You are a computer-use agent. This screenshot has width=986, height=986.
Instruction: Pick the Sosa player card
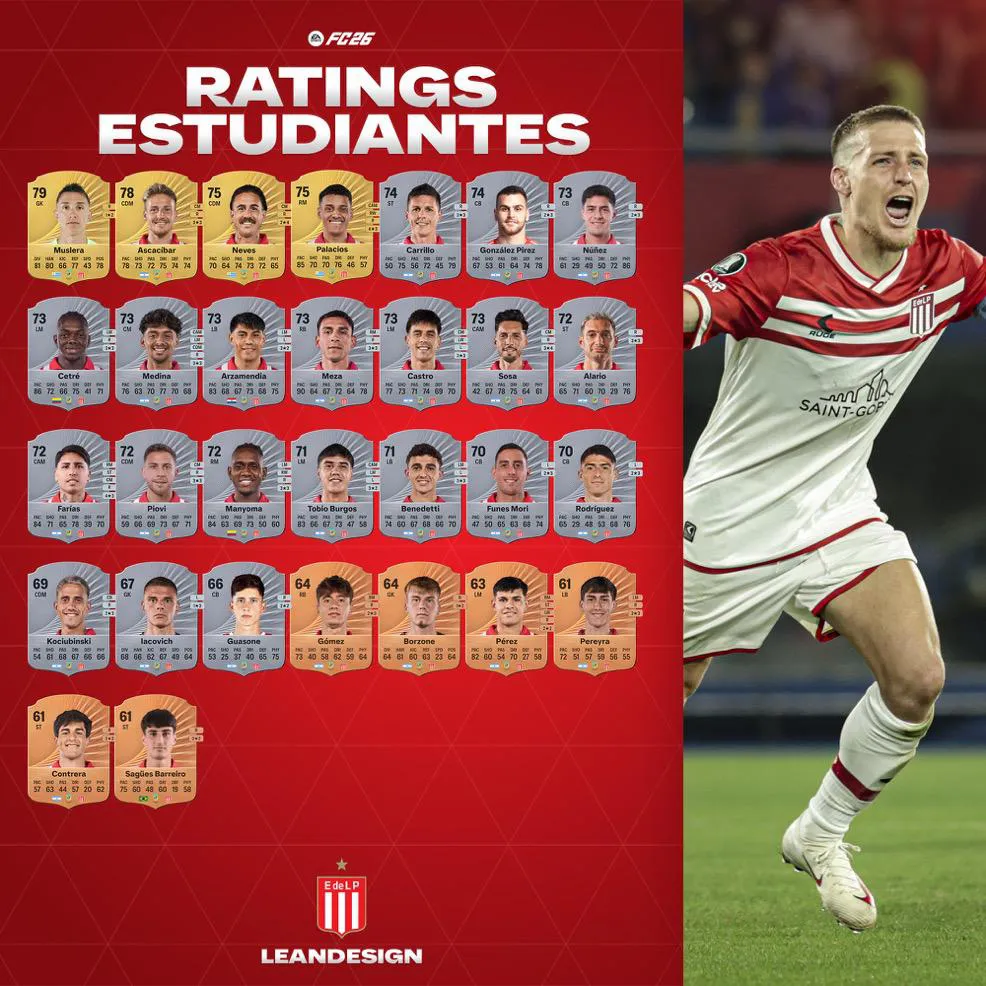508,353
